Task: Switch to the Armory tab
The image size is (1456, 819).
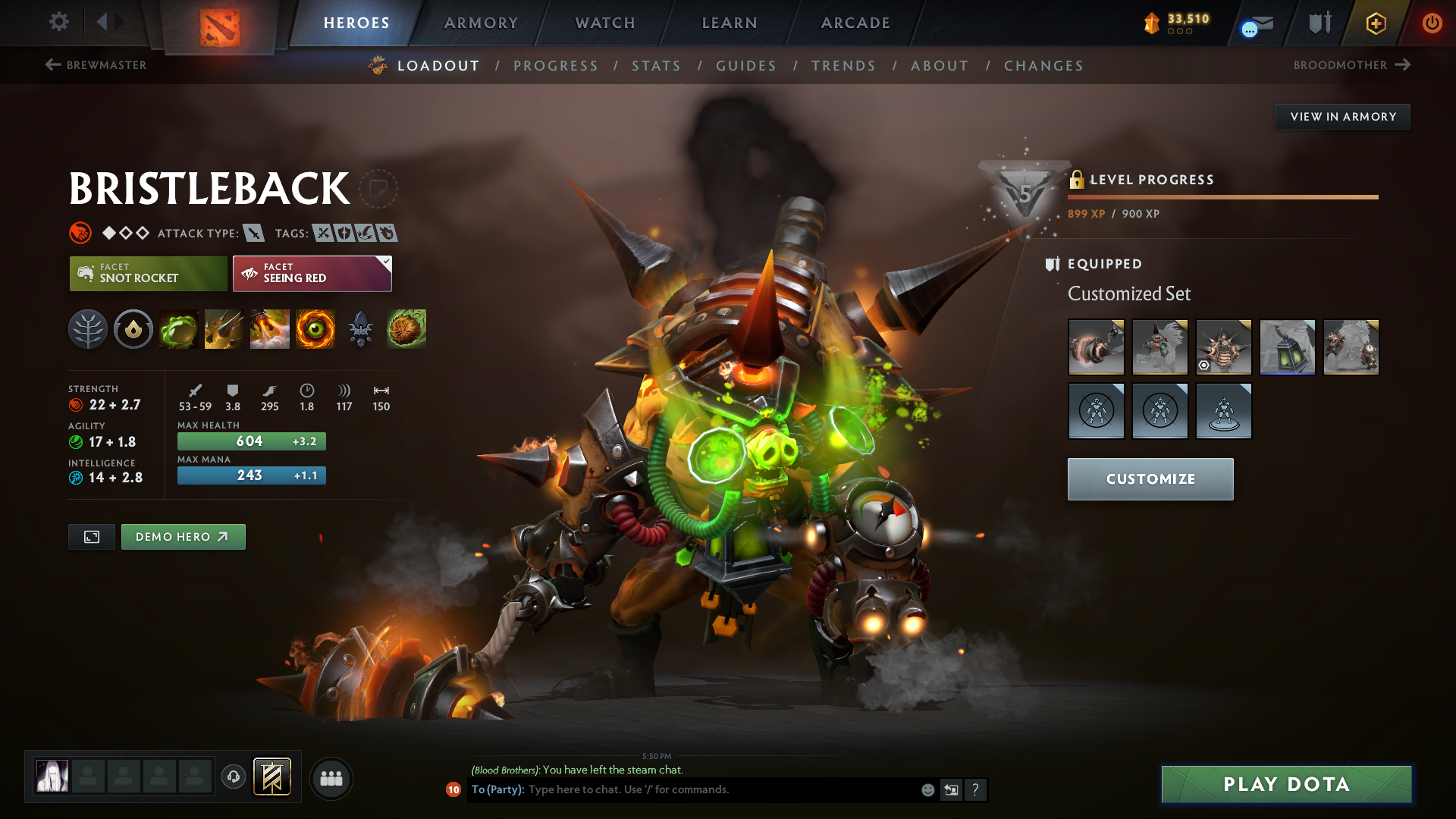Action: (481, 23)
